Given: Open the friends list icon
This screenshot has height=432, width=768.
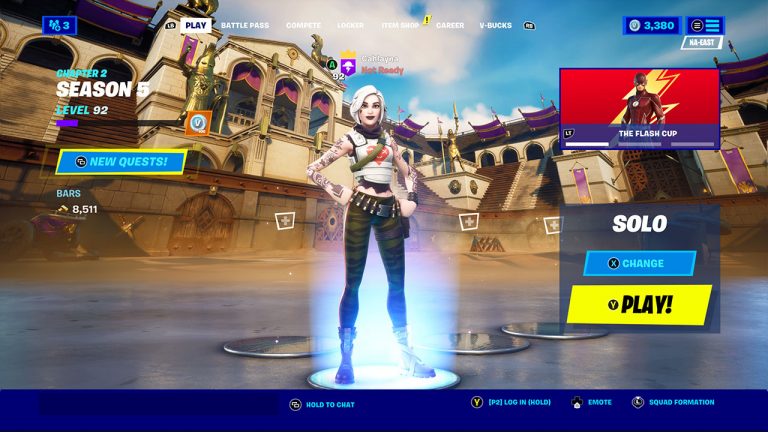Looking at the screenshot, I should 59,25.
